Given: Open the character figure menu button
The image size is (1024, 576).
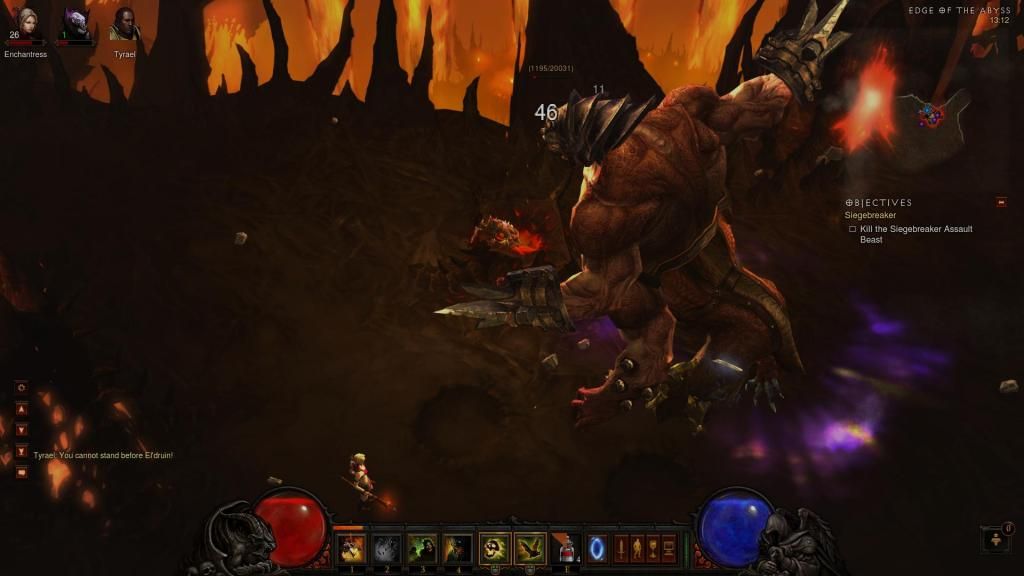Looking at the screenshot, I should pyautogui.click(x=637, y=548).
